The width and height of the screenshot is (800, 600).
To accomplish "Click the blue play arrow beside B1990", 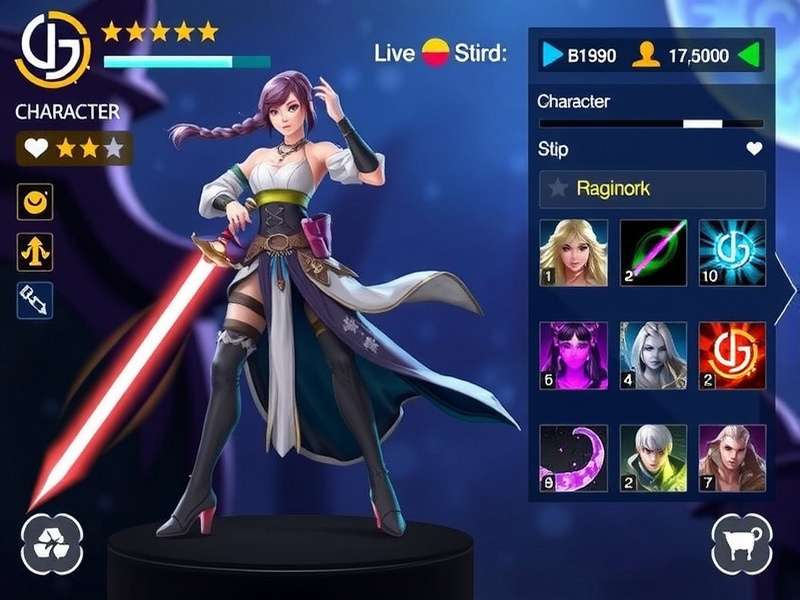I will [552, 55].
